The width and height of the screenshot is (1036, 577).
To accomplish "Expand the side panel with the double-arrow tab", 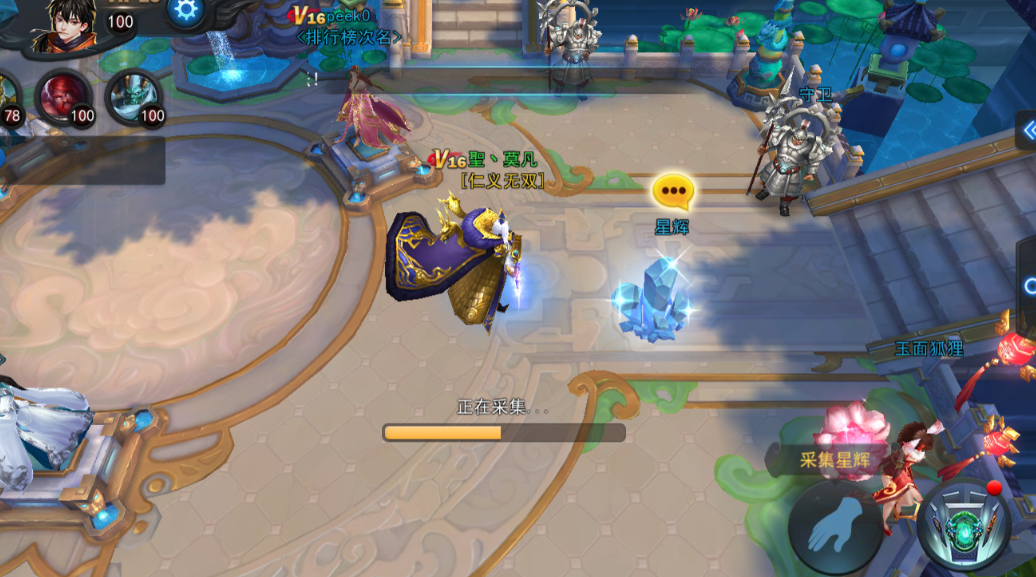I will [1027, 129].
